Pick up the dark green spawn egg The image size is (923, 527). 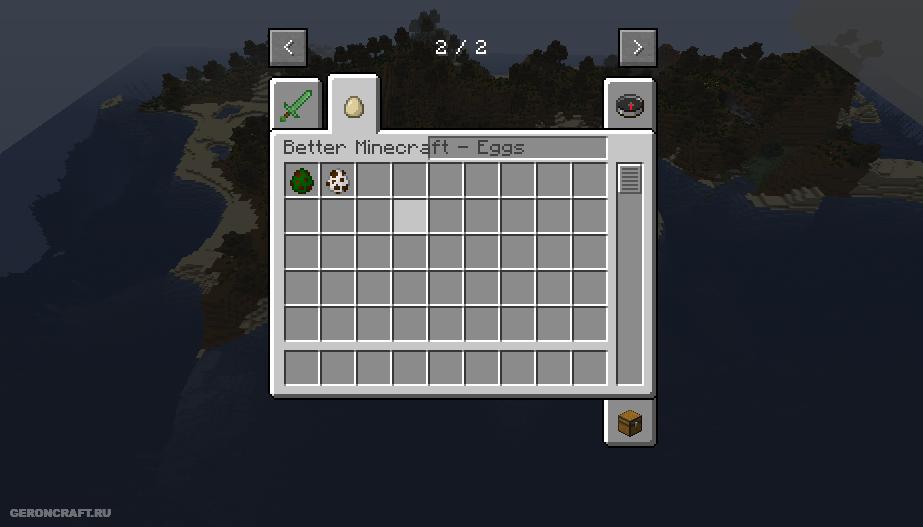point(302,181)
